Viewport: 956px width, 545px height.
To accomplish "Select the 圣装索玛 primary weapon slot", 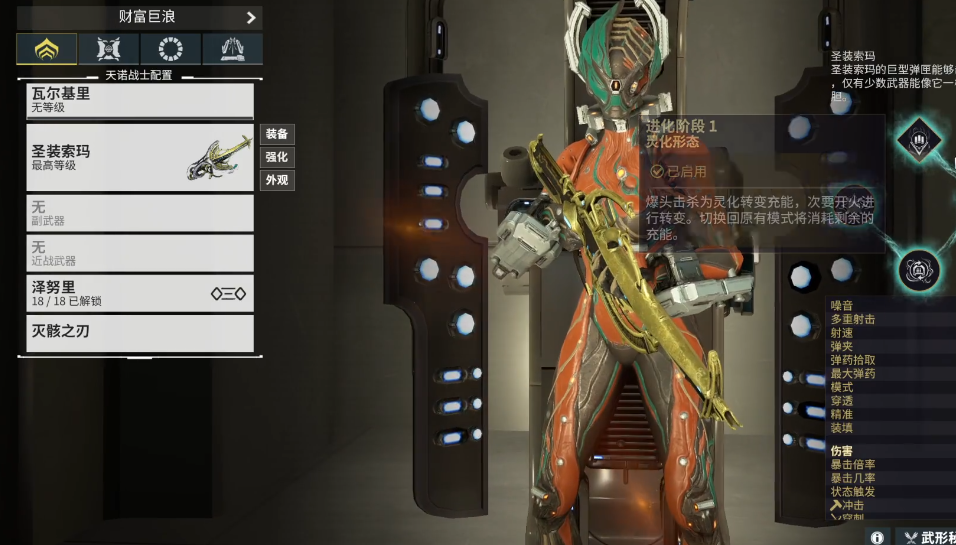I will click(140, 157).
